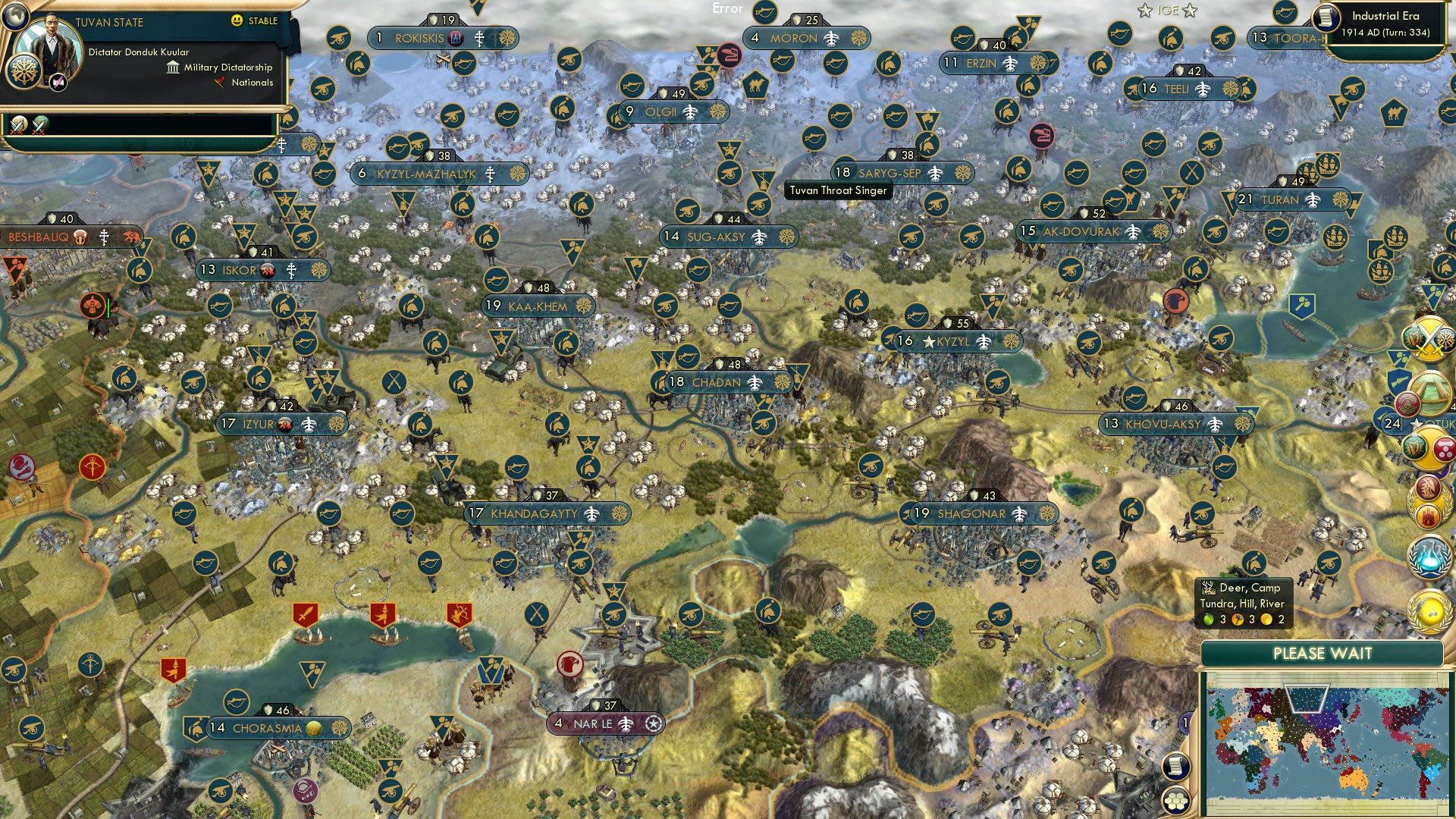This screenshot has width=1456, height=819.
Task: Check happiness via the STABLE smiley icon
Action: point(236,20)
